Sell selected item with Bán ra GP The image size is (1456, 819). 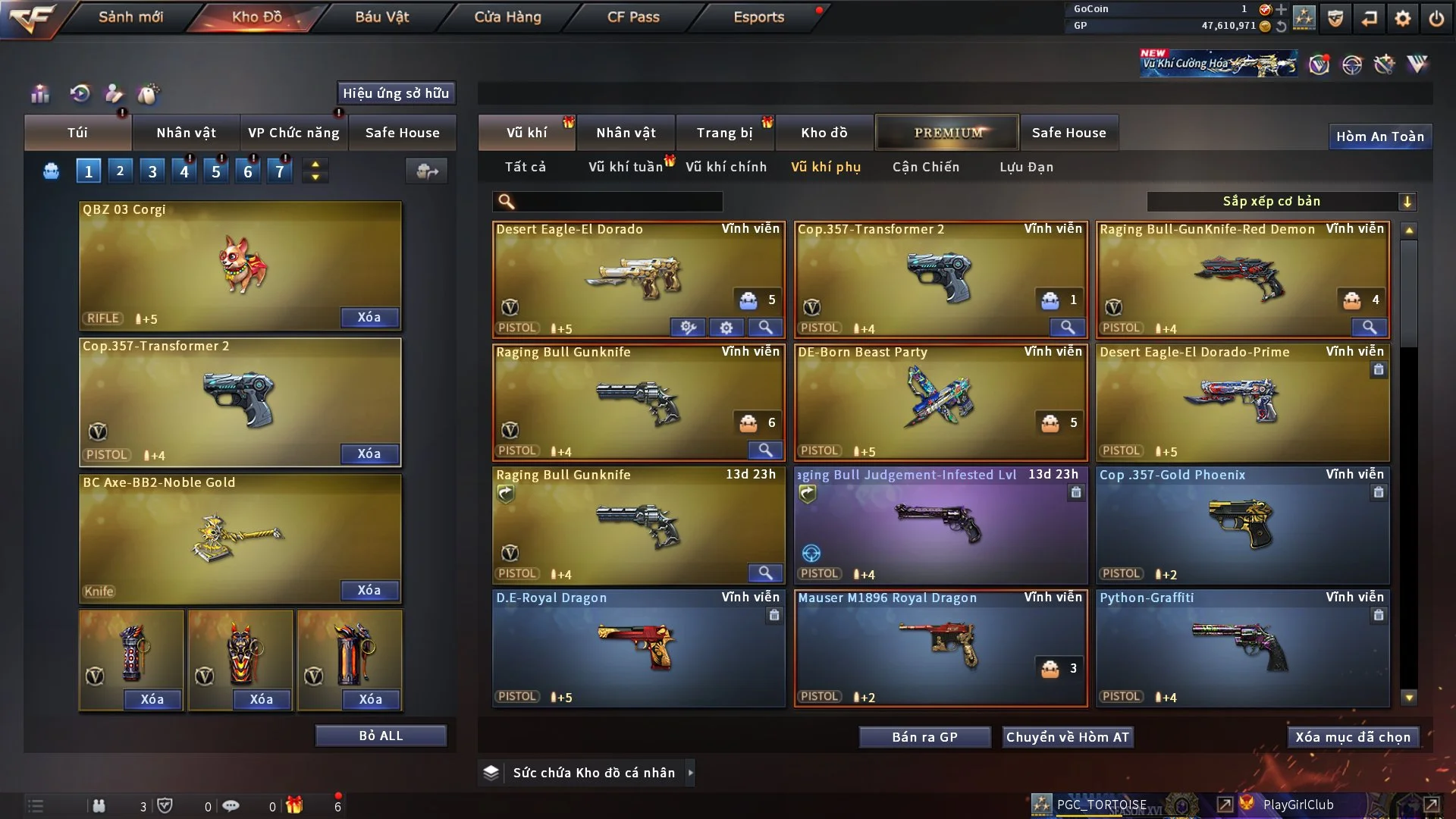tap(924, 737)
